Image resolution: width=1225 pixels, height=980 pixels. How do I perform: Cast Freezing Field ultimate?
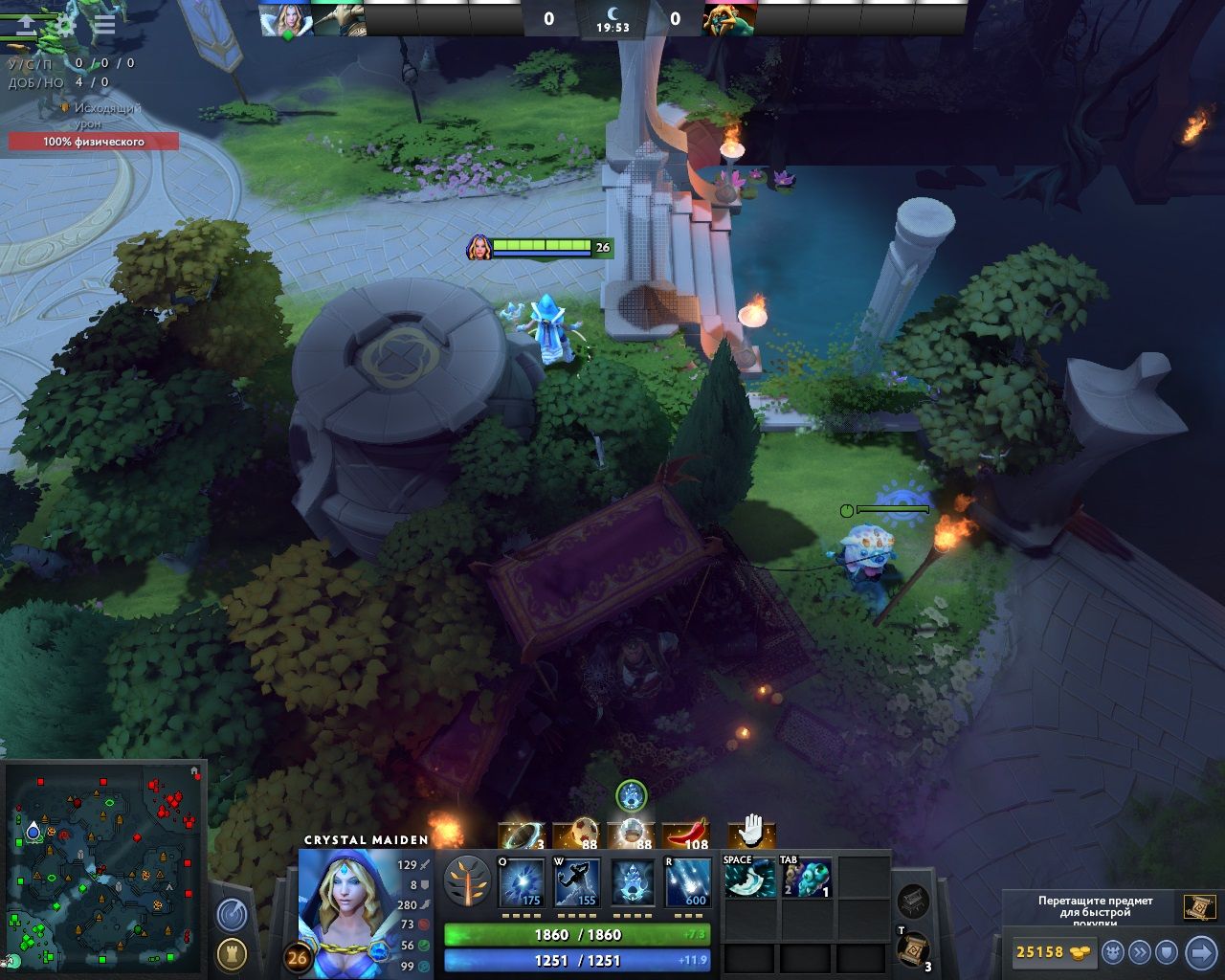tap(688, 882)
